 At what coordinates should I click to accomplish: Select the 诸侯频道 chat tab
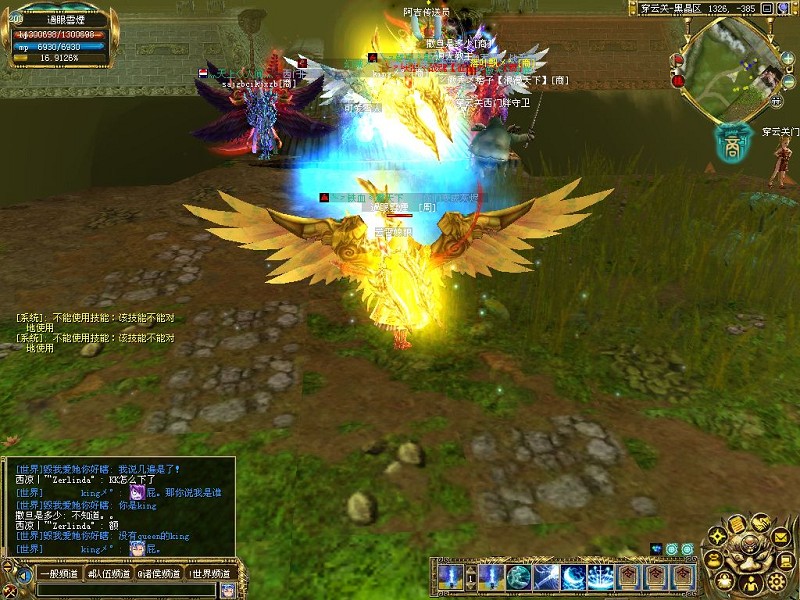click(159, 574)
